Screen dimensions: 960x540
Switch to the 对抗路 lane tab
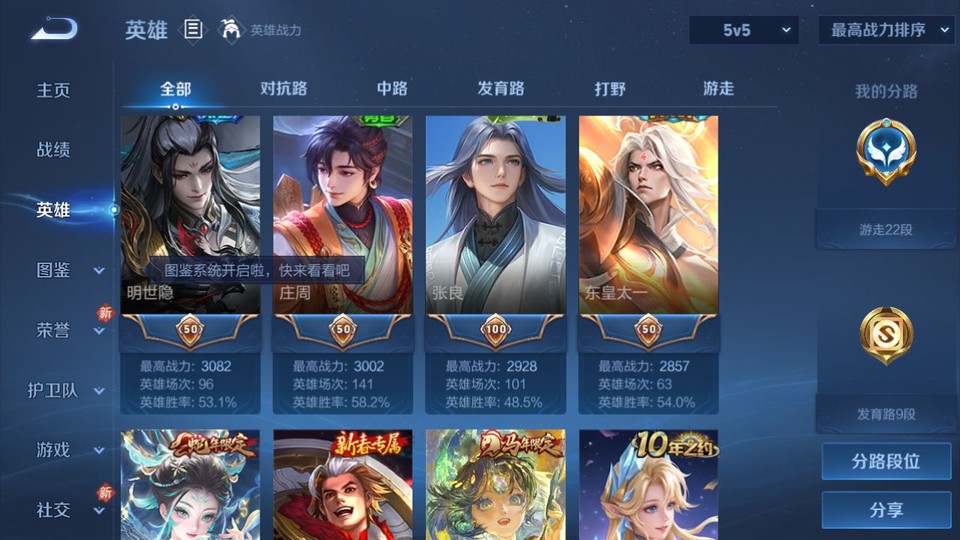pyautogui.click(x=283, y=88)
